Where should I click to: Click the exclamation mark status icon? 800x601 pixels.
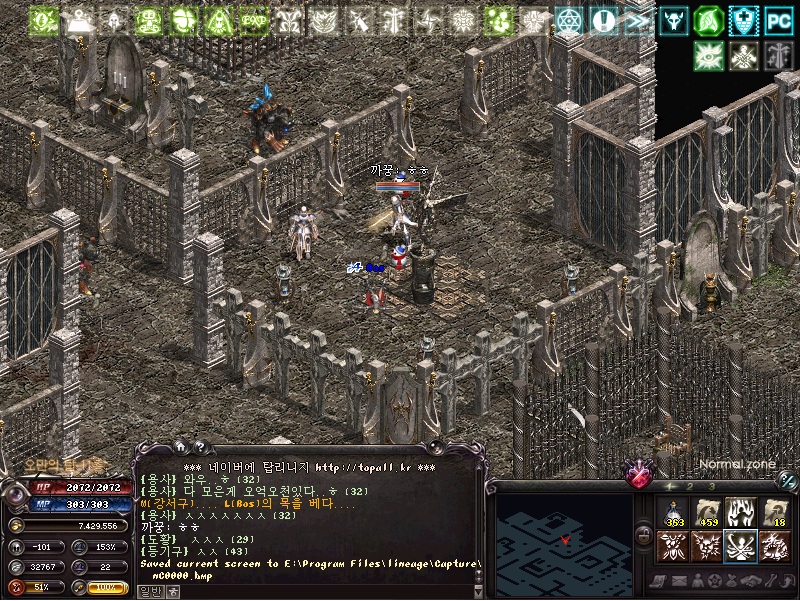604,20
